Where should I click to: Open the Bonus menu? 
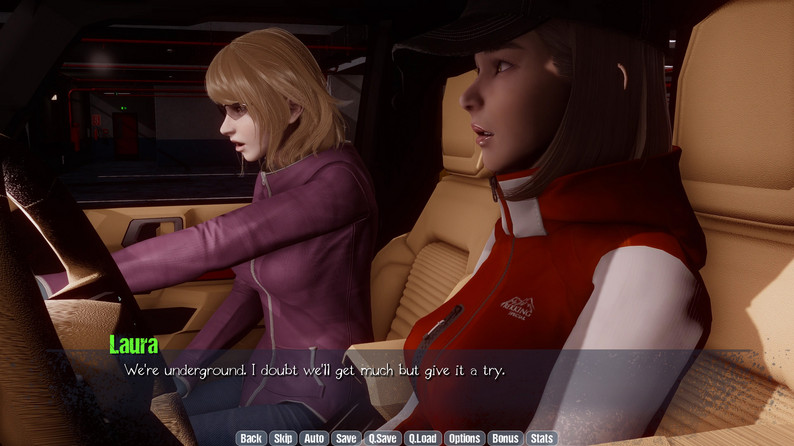pos(505,438)
